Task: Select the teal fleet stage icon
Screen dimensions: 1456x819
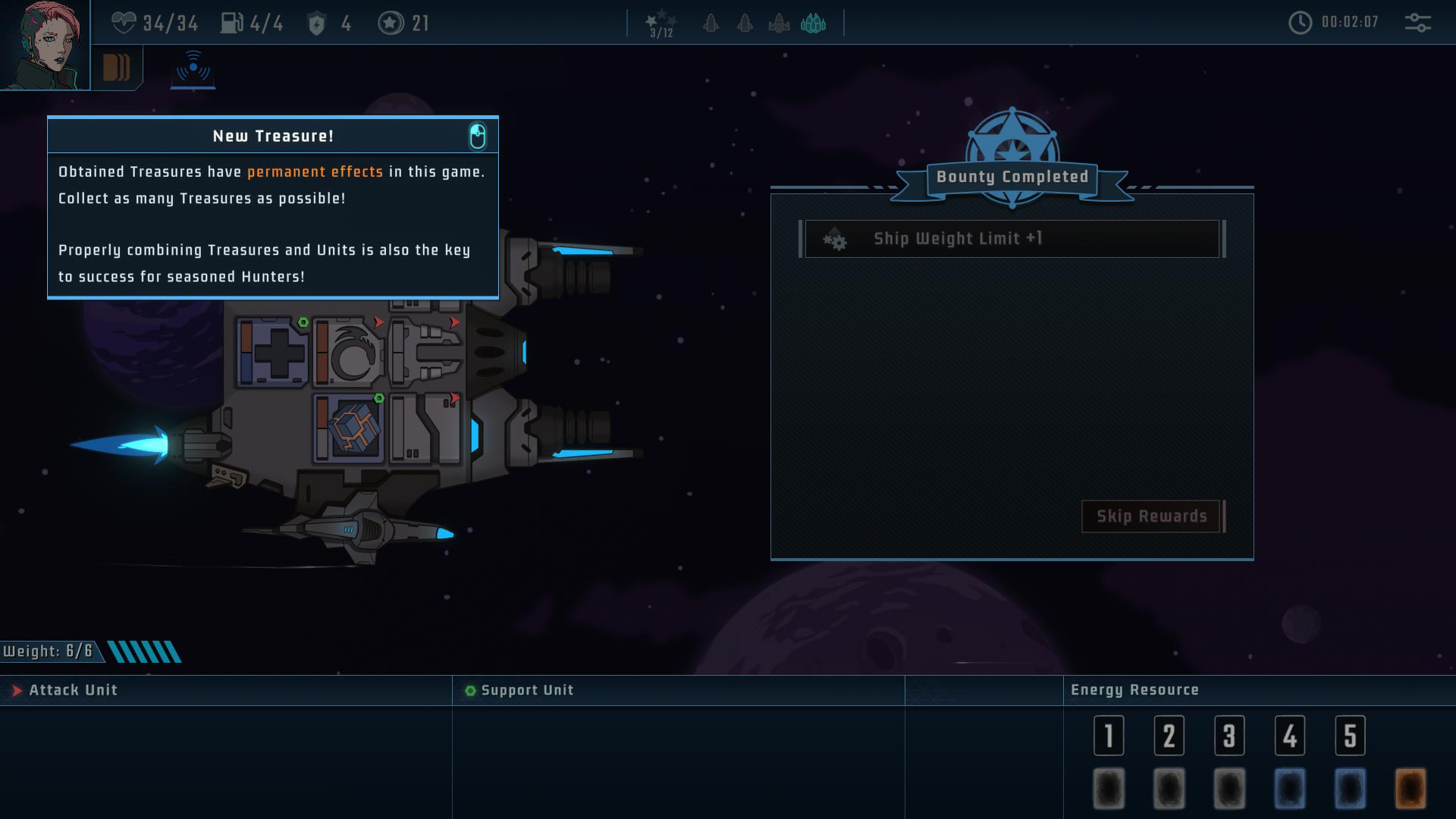Action: [x=813, y=24]
